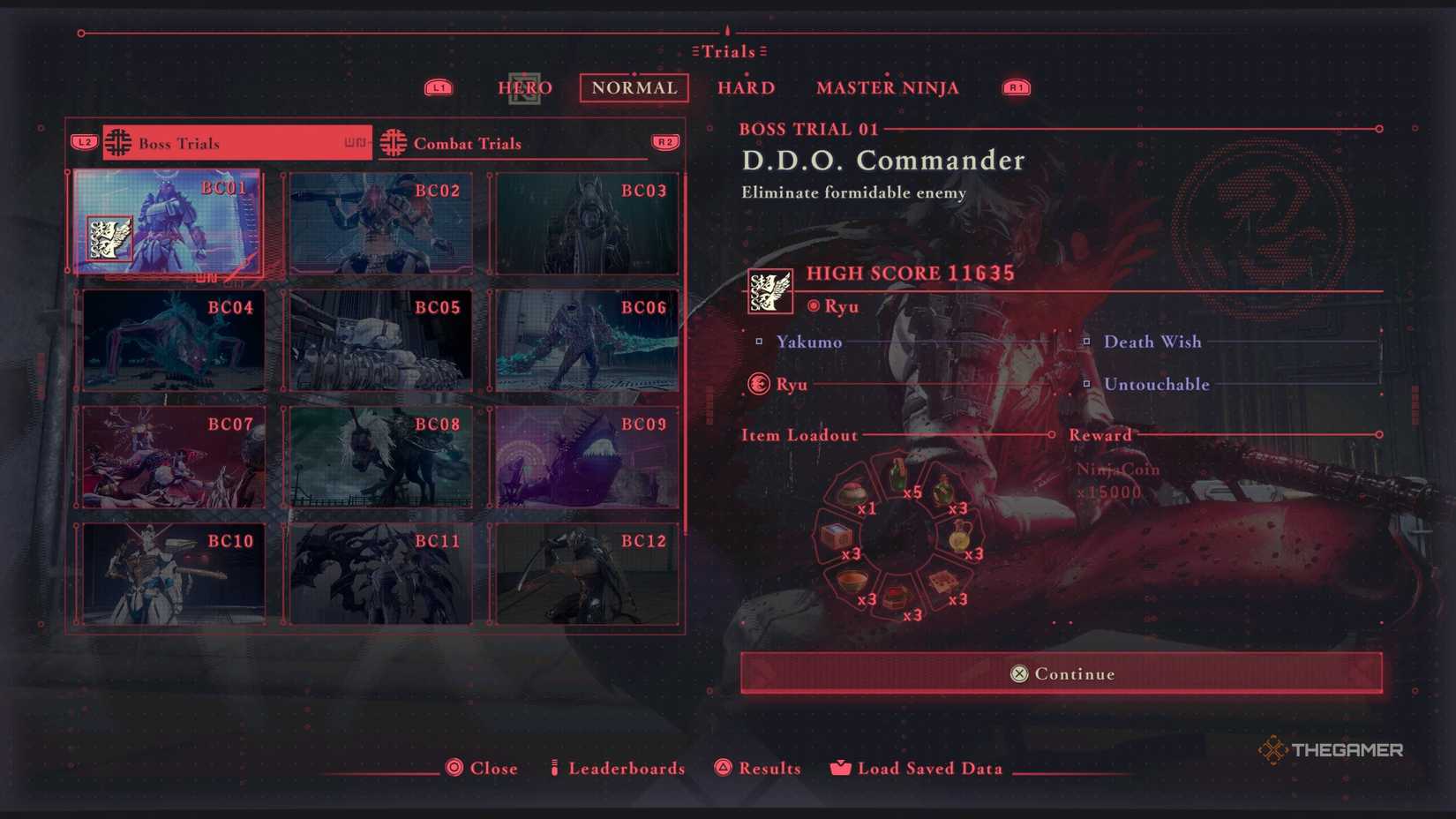Choose boss trial BC12
The width and height of the screenshot is (1456, 819).
(587, 575)
